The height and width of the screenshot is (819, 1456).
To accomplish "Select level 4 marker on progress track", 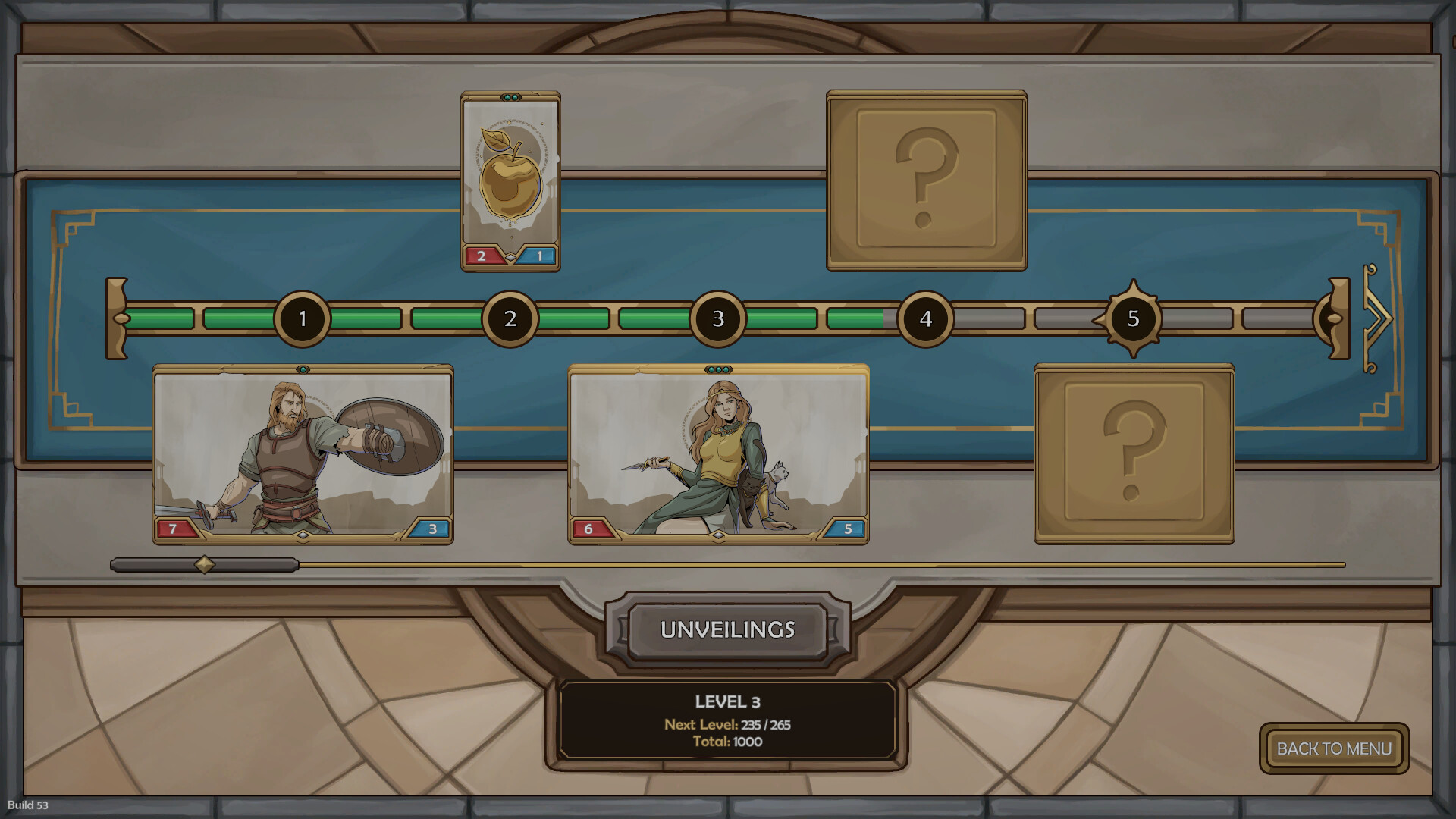I will (925, 318).
